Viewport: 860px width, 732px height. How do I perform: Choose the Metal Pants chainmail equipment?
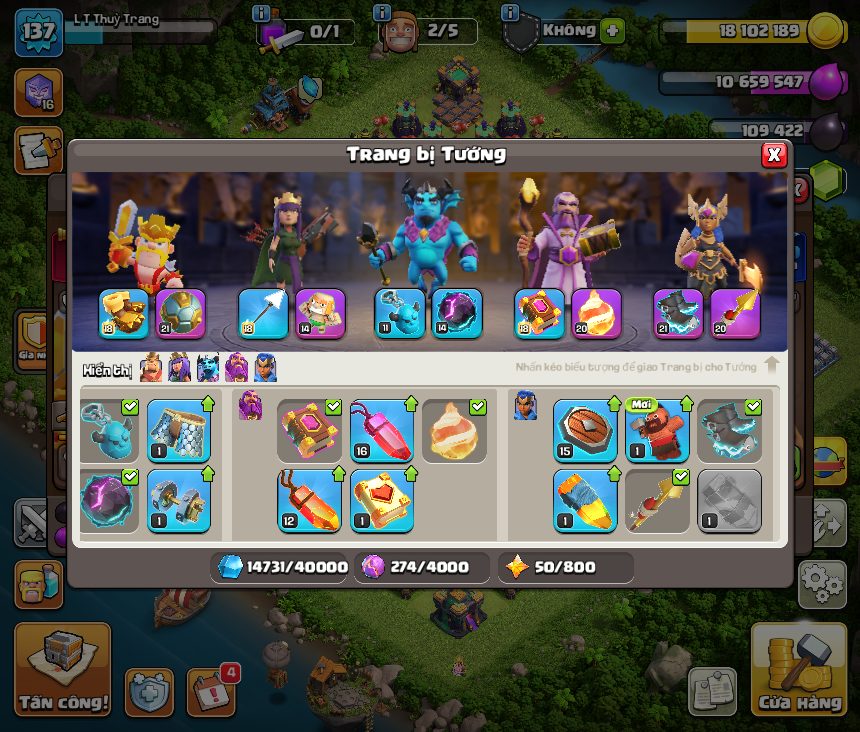click(179, 431)
